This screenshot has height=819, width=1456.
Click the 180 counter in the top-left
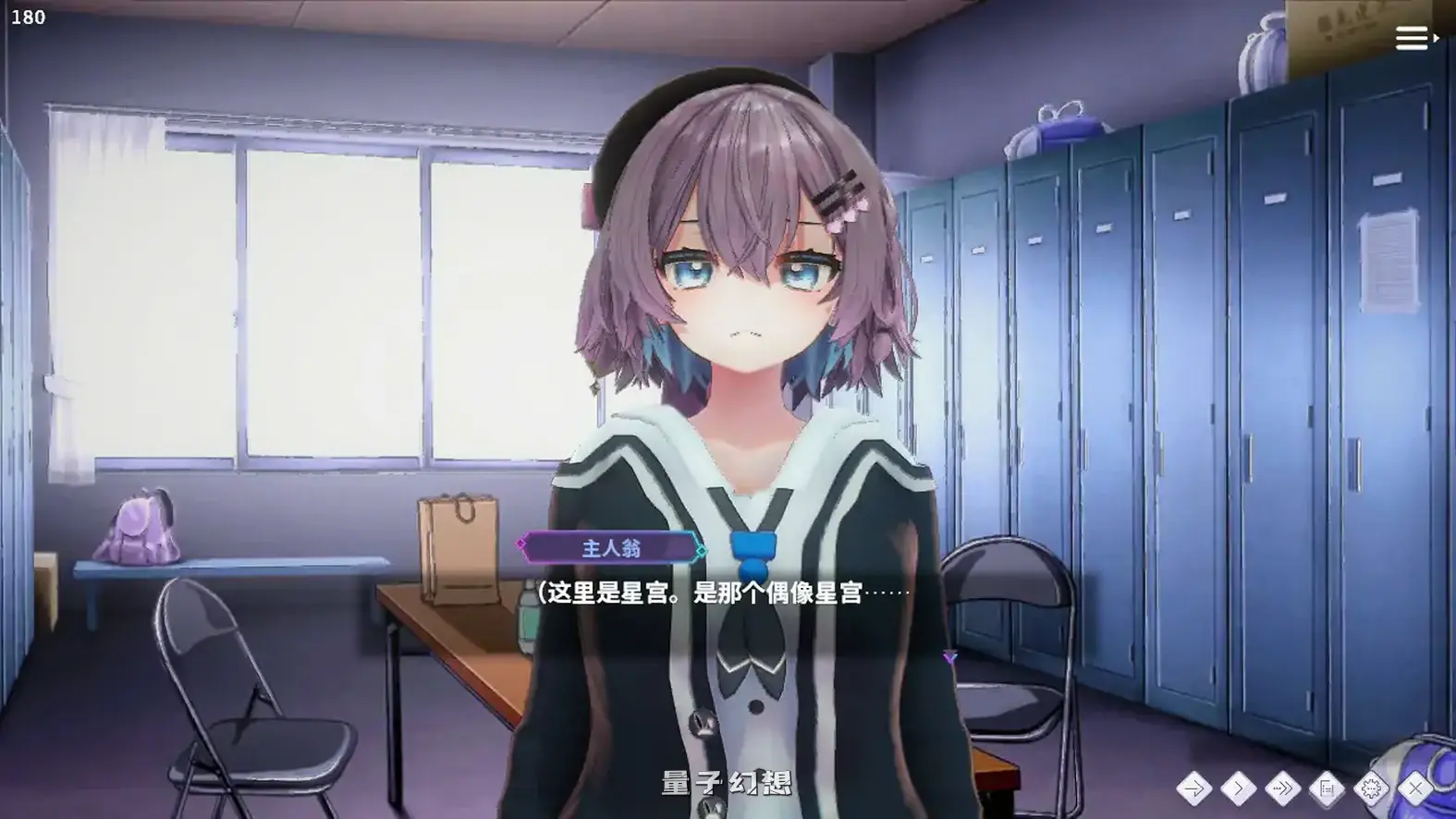tap(28, 15)
